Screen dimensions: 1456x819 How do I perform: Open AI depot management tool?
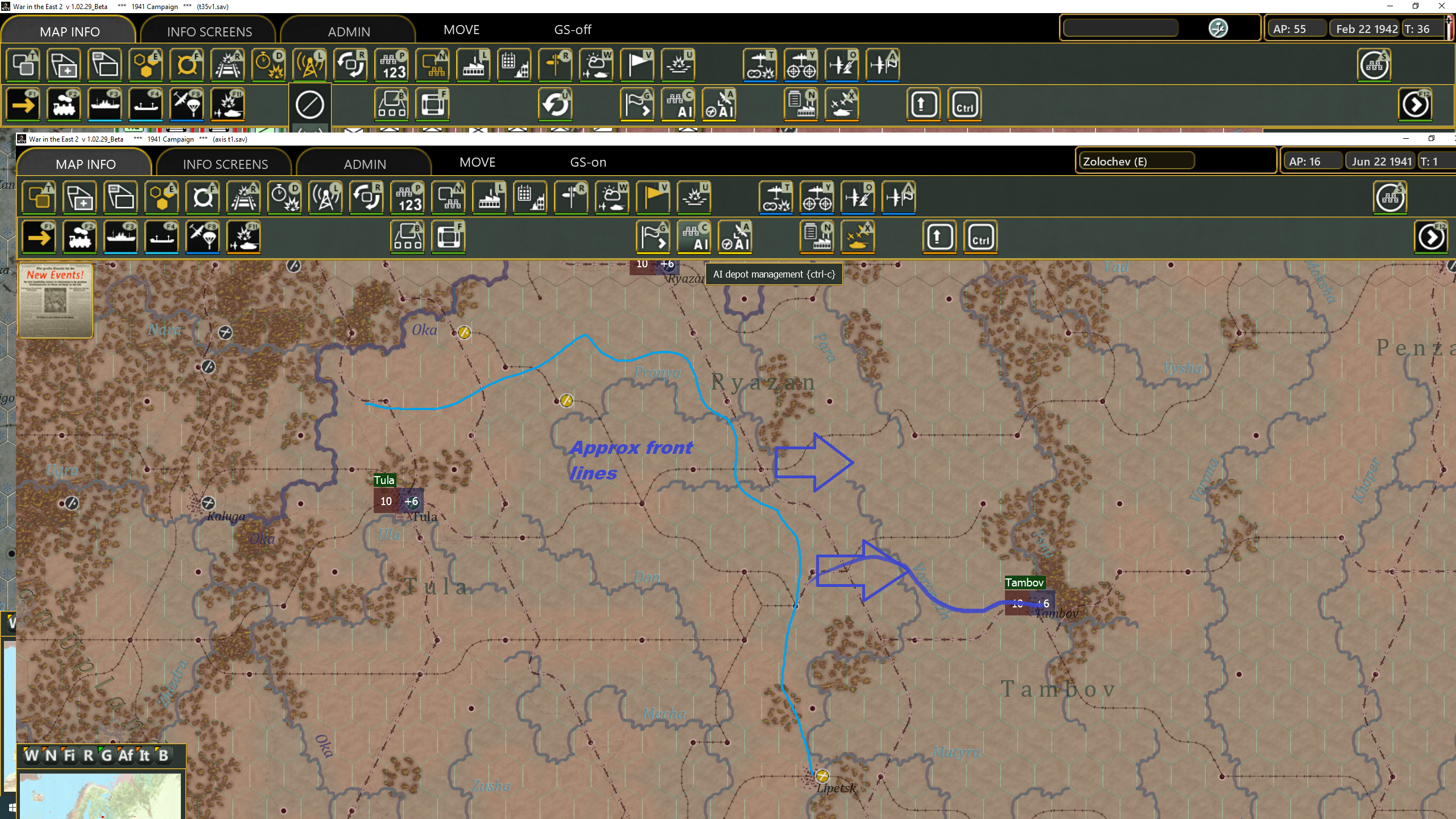tap(694, 236)
